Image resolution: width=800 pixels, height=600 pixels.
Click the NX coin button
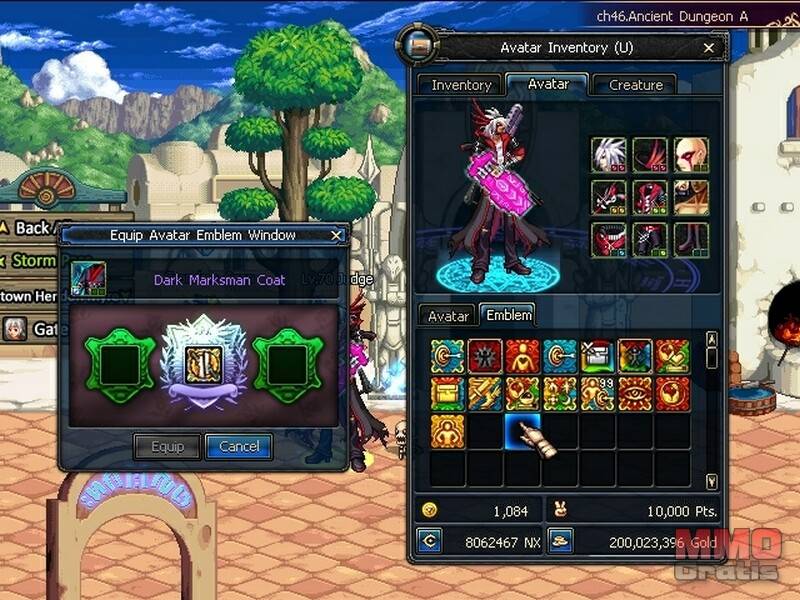tap(430, 541)
